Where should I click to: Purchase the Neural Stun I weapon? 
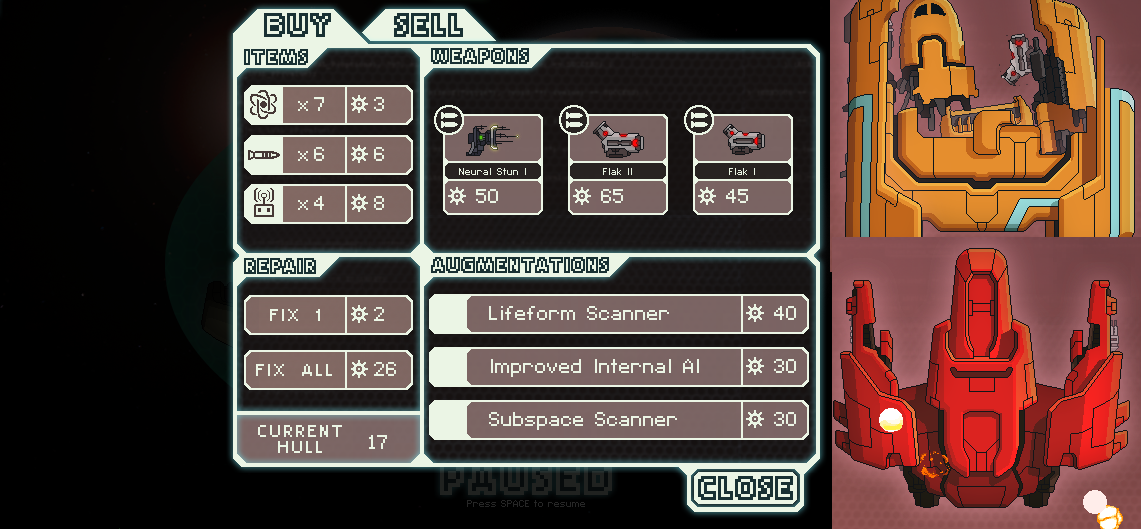point(492,163)
